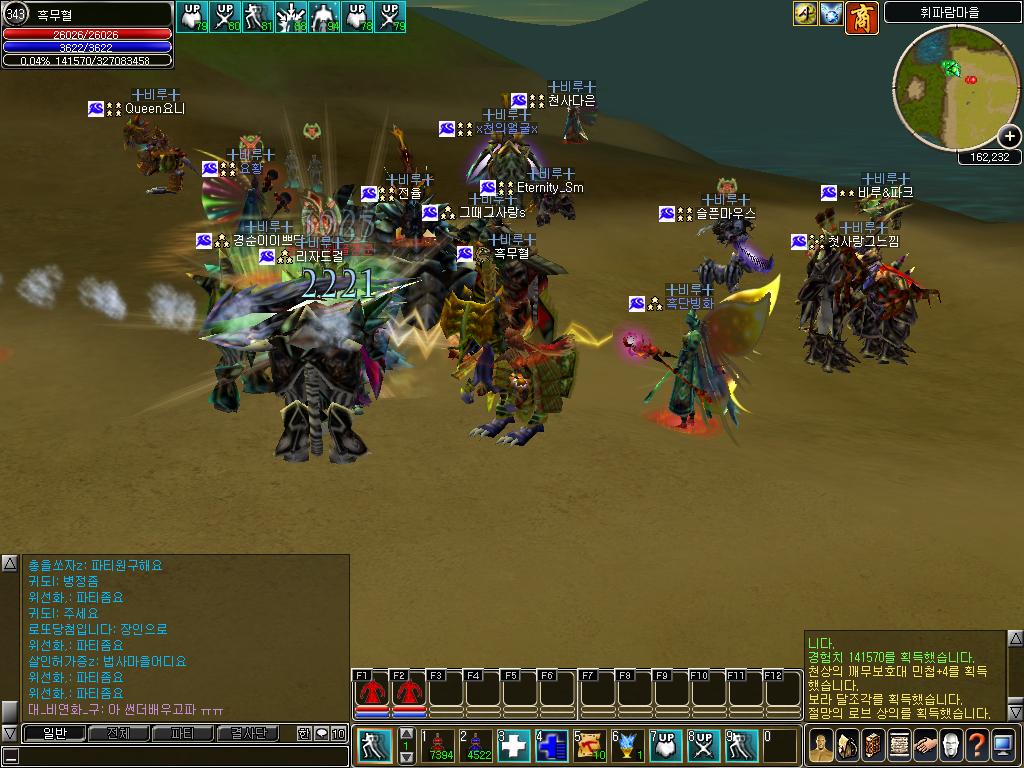Click the blue winged orb icon

[x=831, y=14]
